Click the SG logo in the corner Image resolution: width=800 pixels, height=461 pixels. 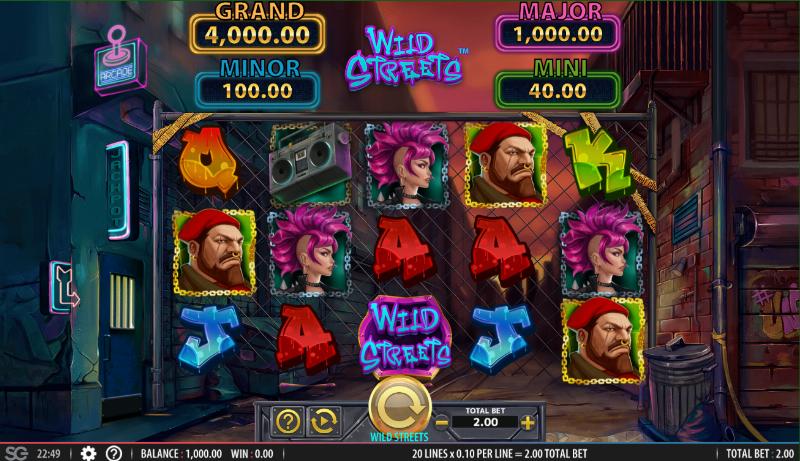tap(15, 453)
